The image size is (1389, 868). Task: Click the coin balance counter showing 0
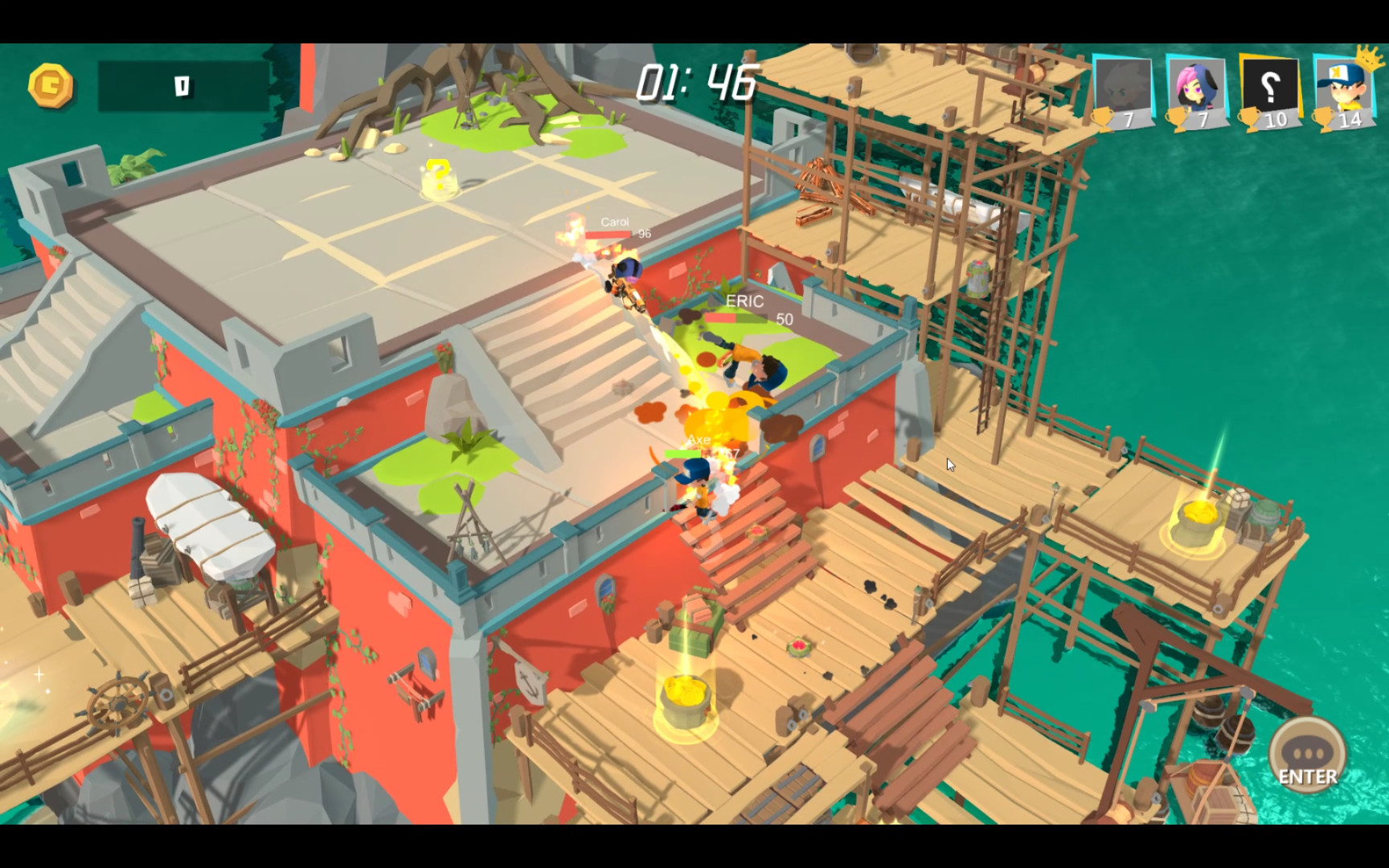pos(183,83)
